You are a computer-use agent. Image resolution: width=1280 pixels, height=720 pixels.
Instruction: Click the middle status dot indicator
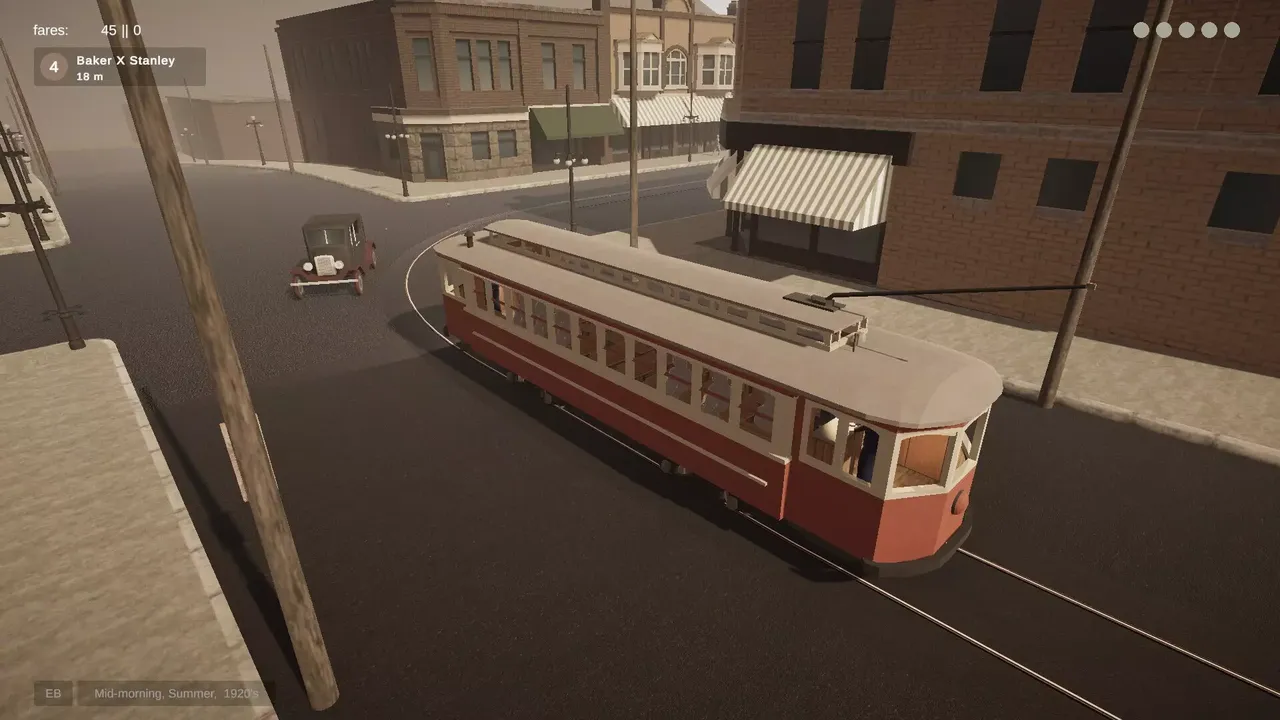click(x=1186, y=30)
